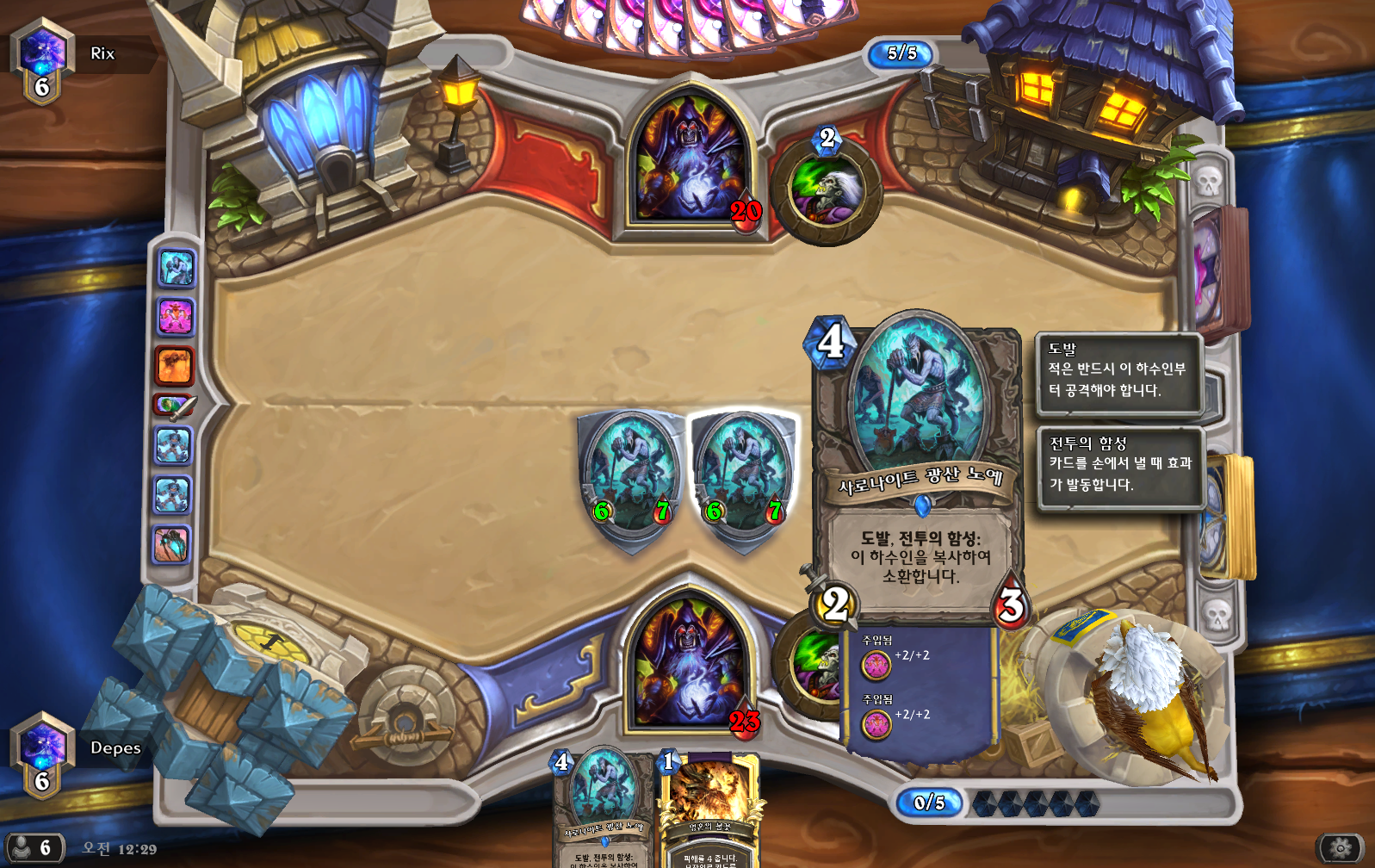Image resolution: width=1375 pixels, height=868 pixels.
Task: Open the settings gear menu
Action: pyautogui.click(x=1340, y=848)
